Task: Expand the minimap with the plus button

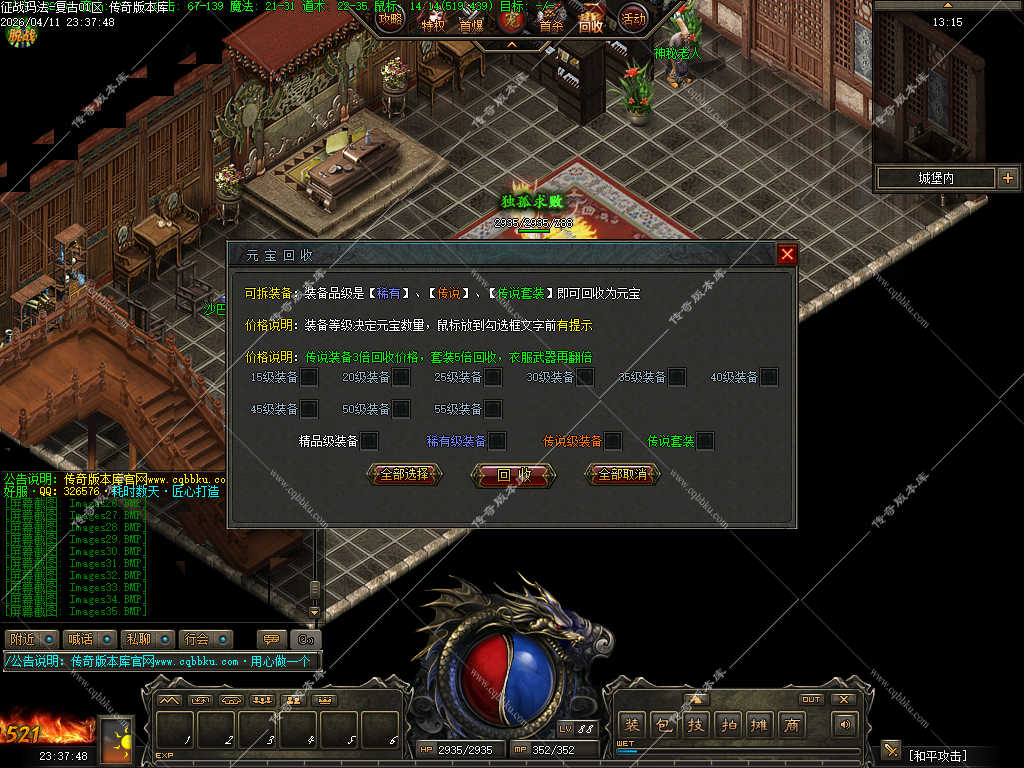Action: pos(1006,178)
